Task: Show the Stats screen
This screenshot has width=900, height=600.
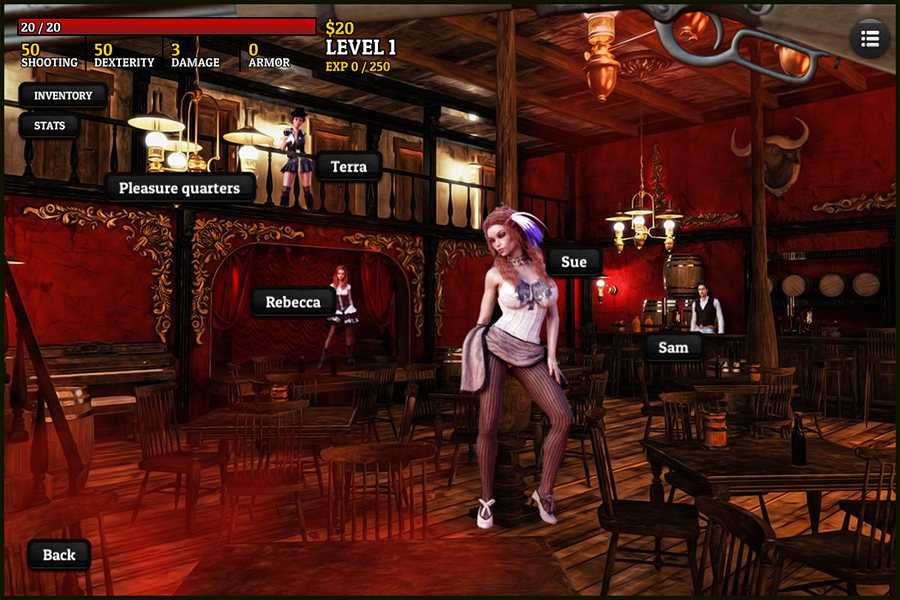Action: coord(50,126)
